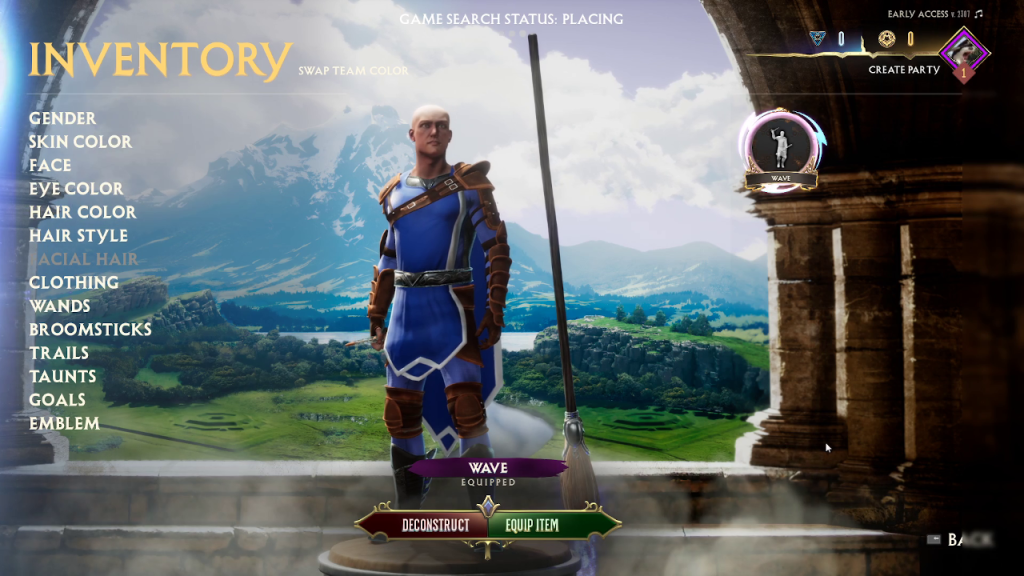Screen dimensions: 1024x576
Task: Select the Trails category
Action: point(59,353)
